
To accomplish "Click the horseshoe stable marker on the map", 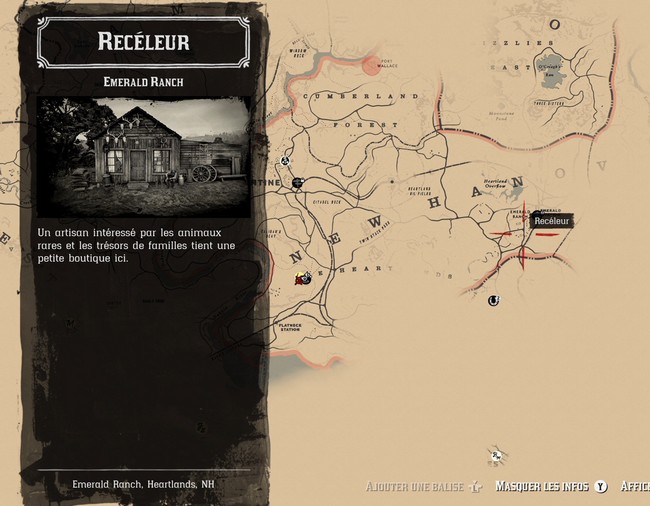I will [493, 300].
